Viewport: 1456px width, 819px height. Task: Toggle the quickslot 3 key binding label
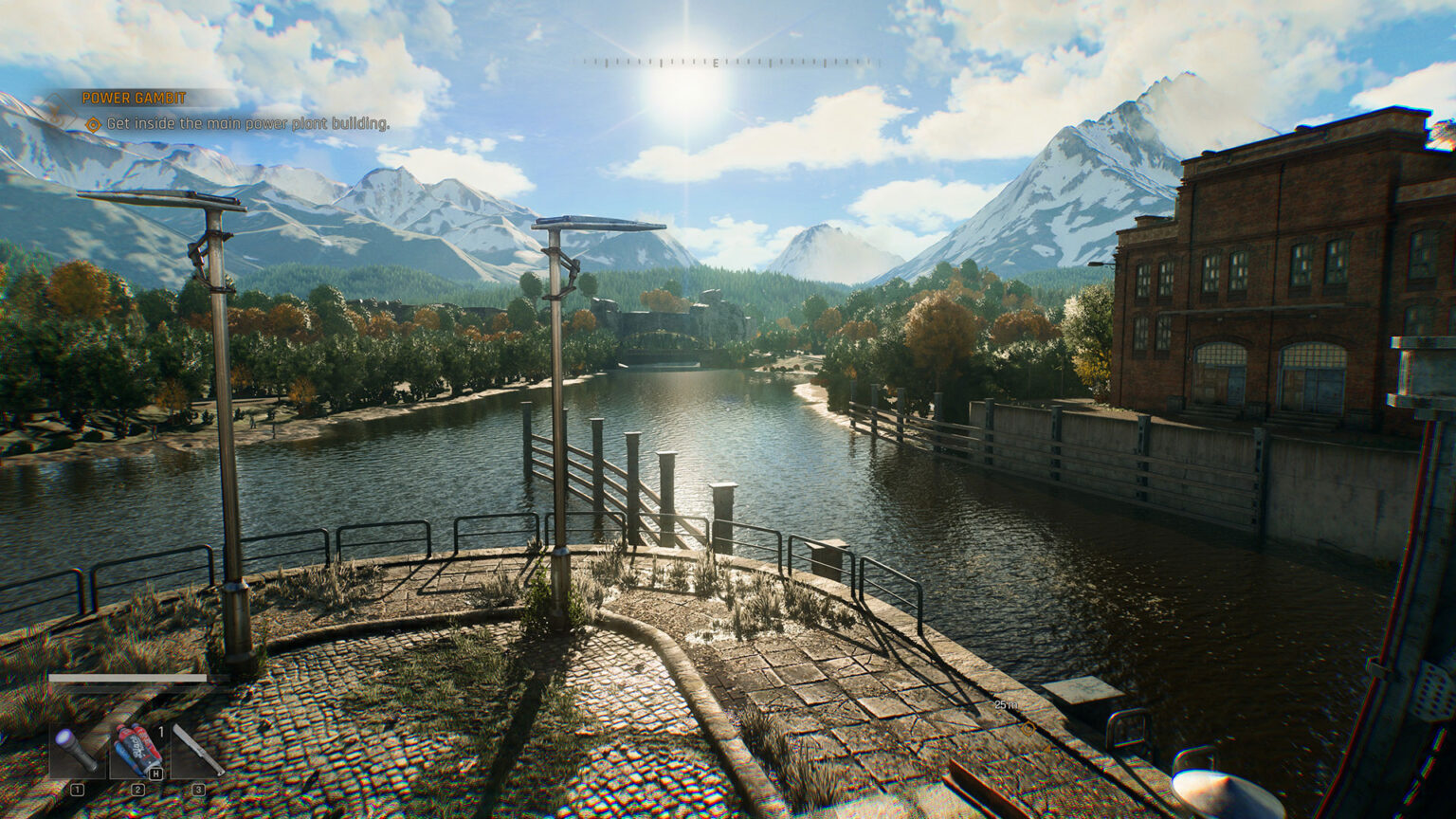click(x=199, y=789)
